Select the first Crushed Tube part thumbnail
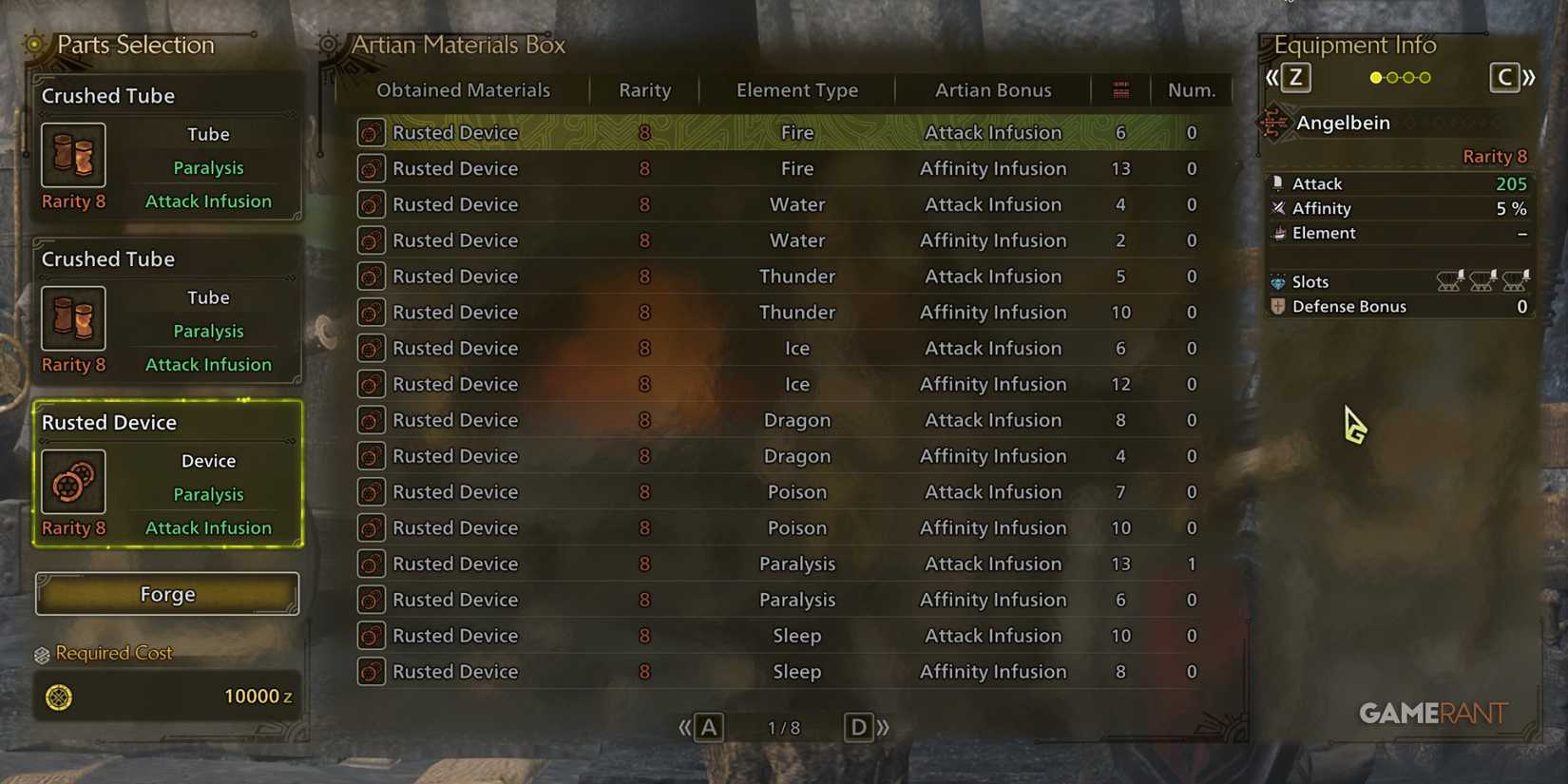The image size is (1568, 784). click(73, 155)
